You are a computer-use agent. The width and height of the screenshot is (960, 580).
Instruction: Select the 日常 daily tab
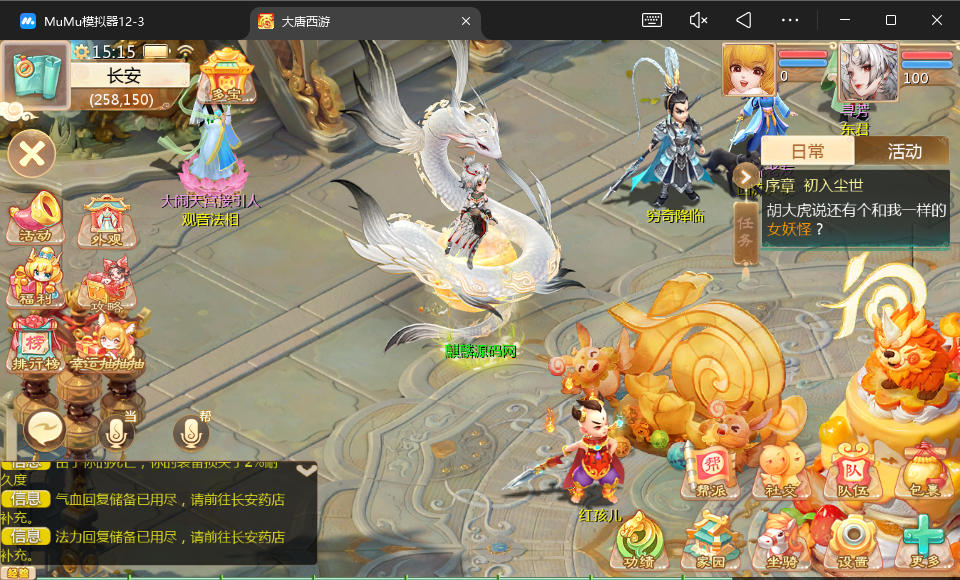808,151
